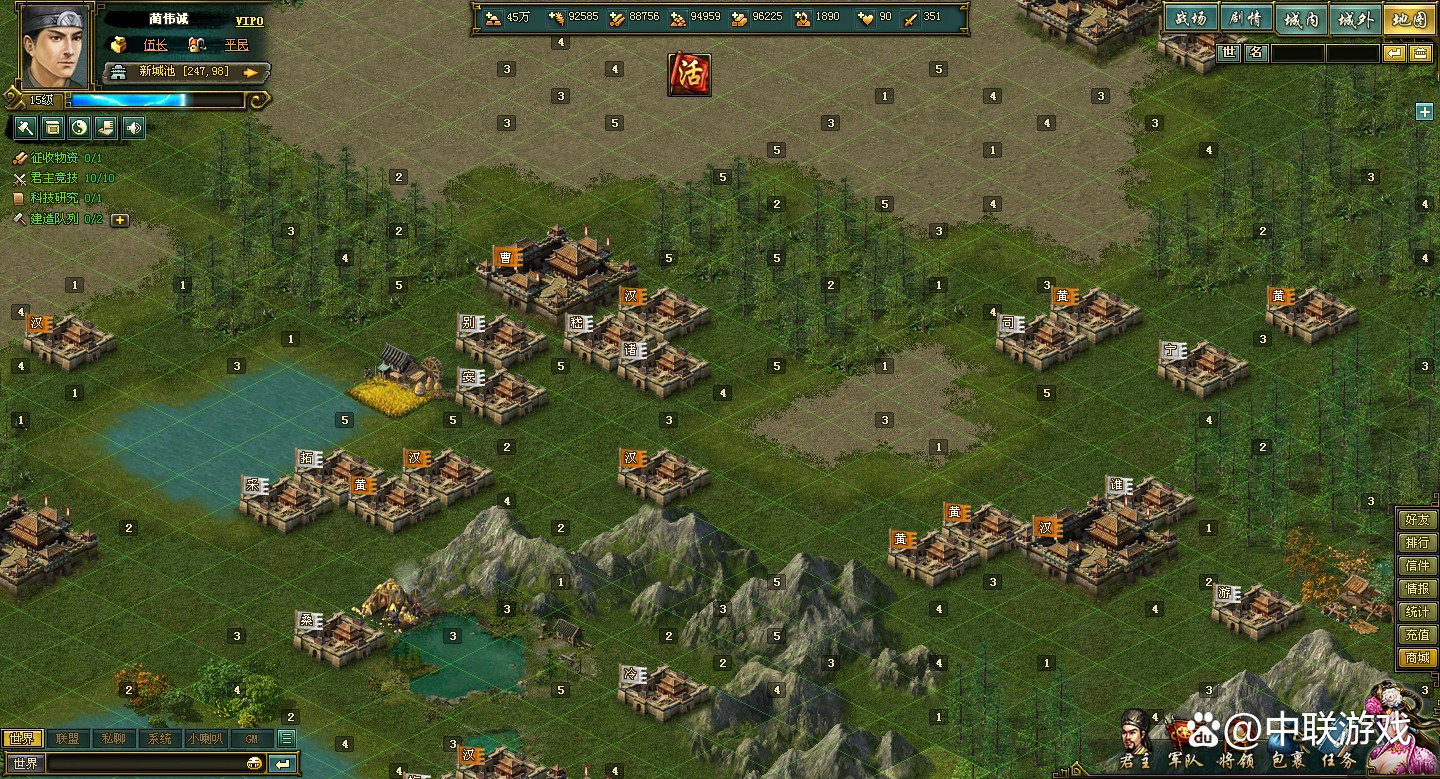Viewport: 1440px width, 779px height.
Task: Click the red 活 event icon
Action: pos(689,74)
